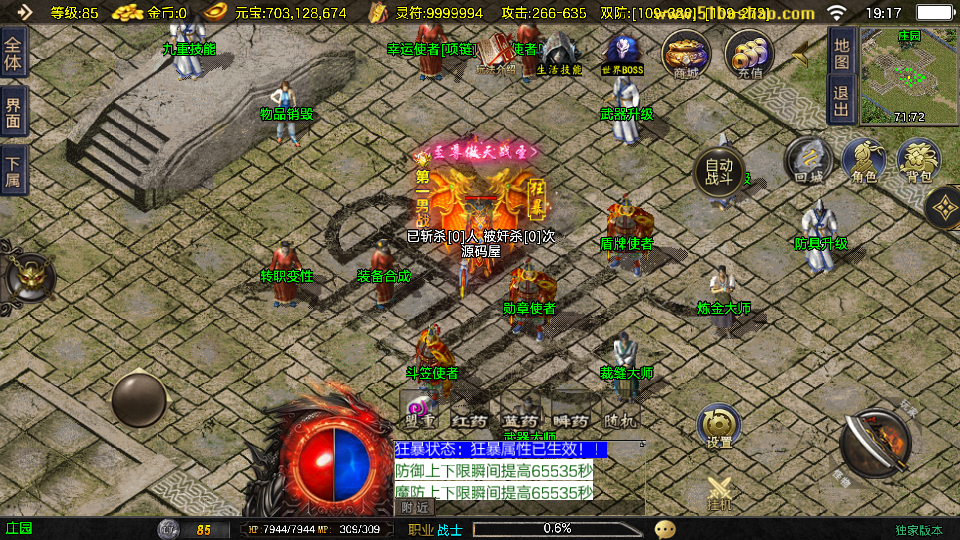Open the 玩法介绍 gameplay guide book
This screenshot has width=960, height=540.
[496, 54]
